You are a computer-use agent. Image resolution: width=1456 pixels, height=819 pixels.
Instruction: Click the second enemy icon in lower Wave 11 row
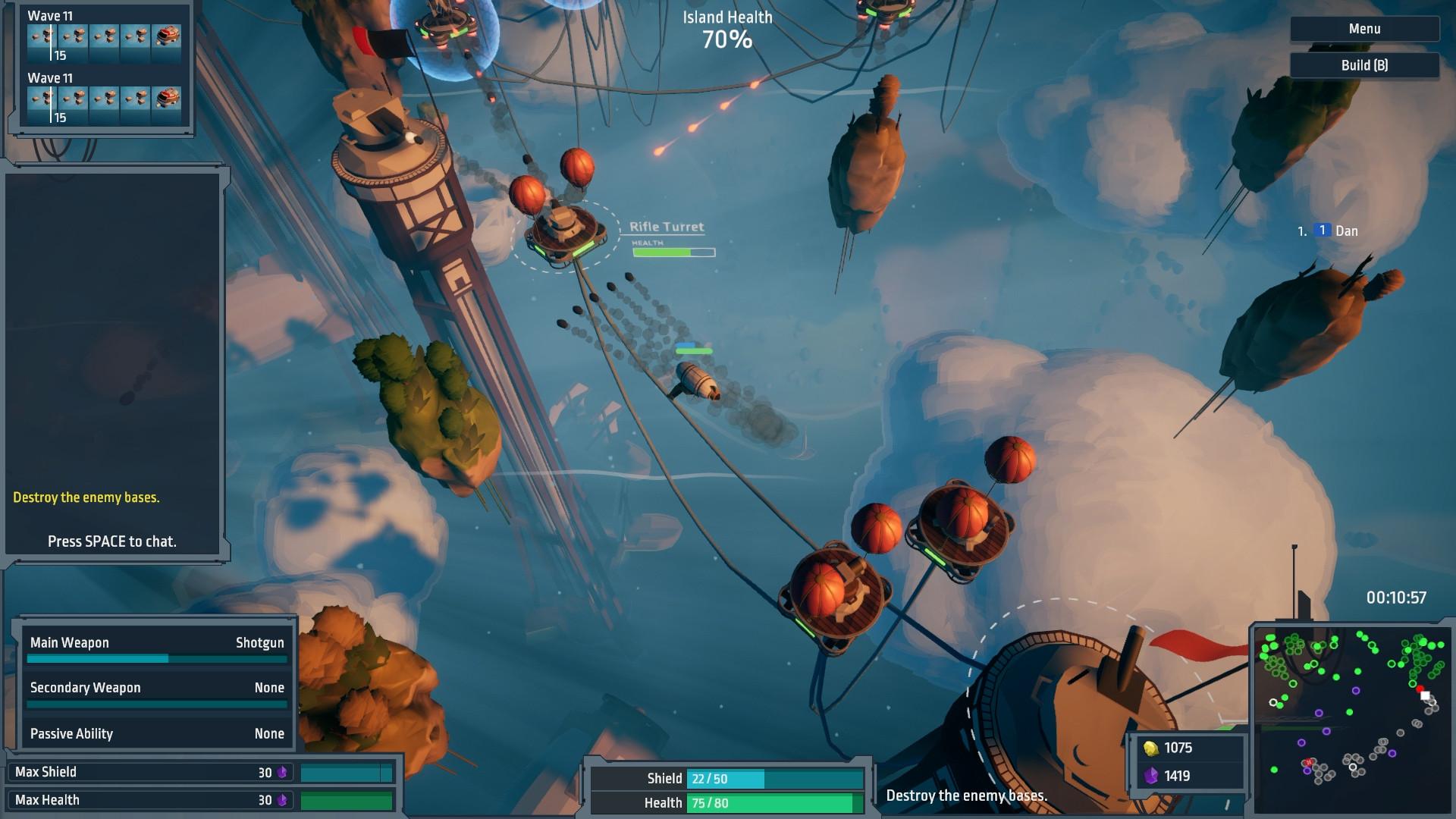click(74, 99)
